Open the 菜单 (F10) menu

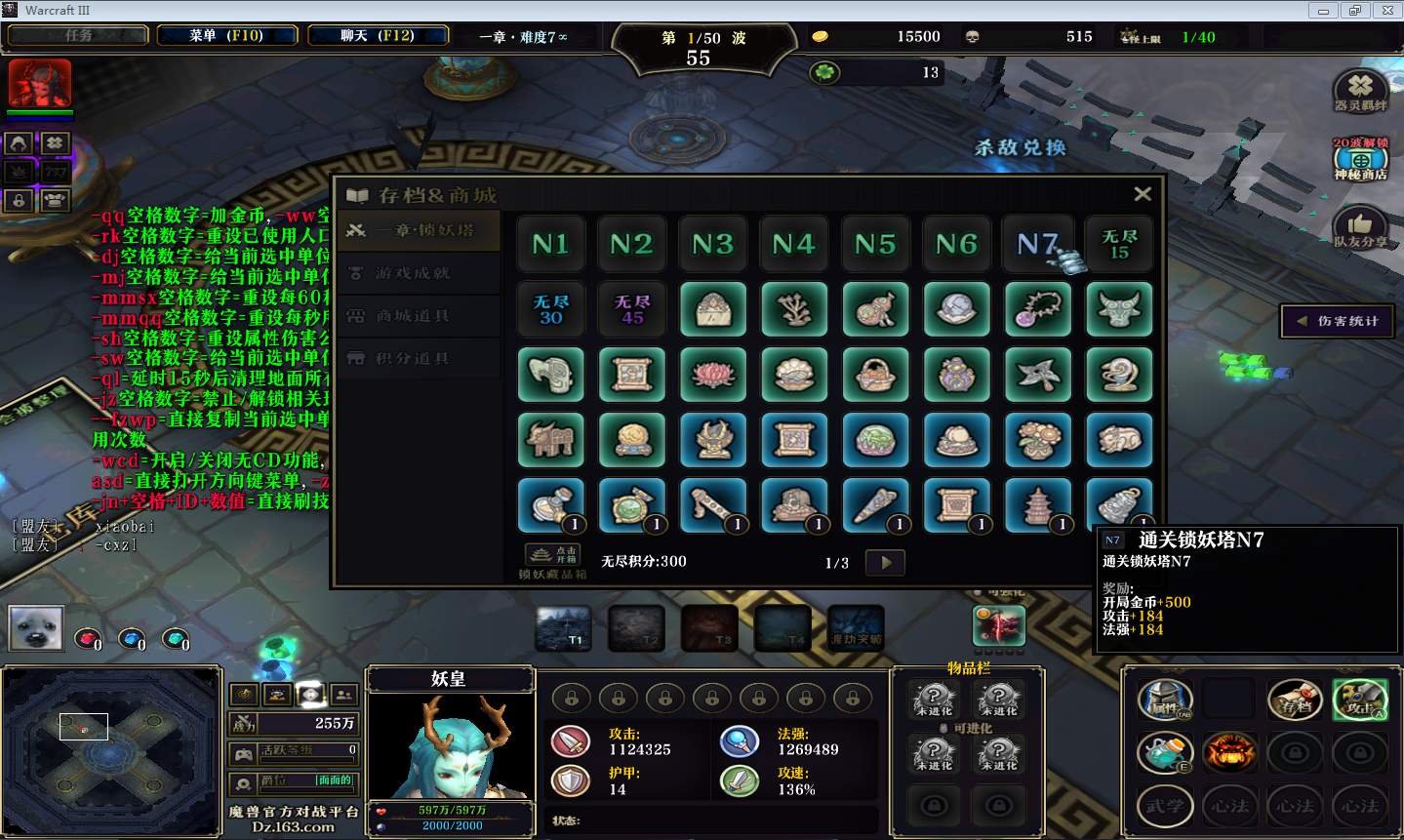point(226,36)
